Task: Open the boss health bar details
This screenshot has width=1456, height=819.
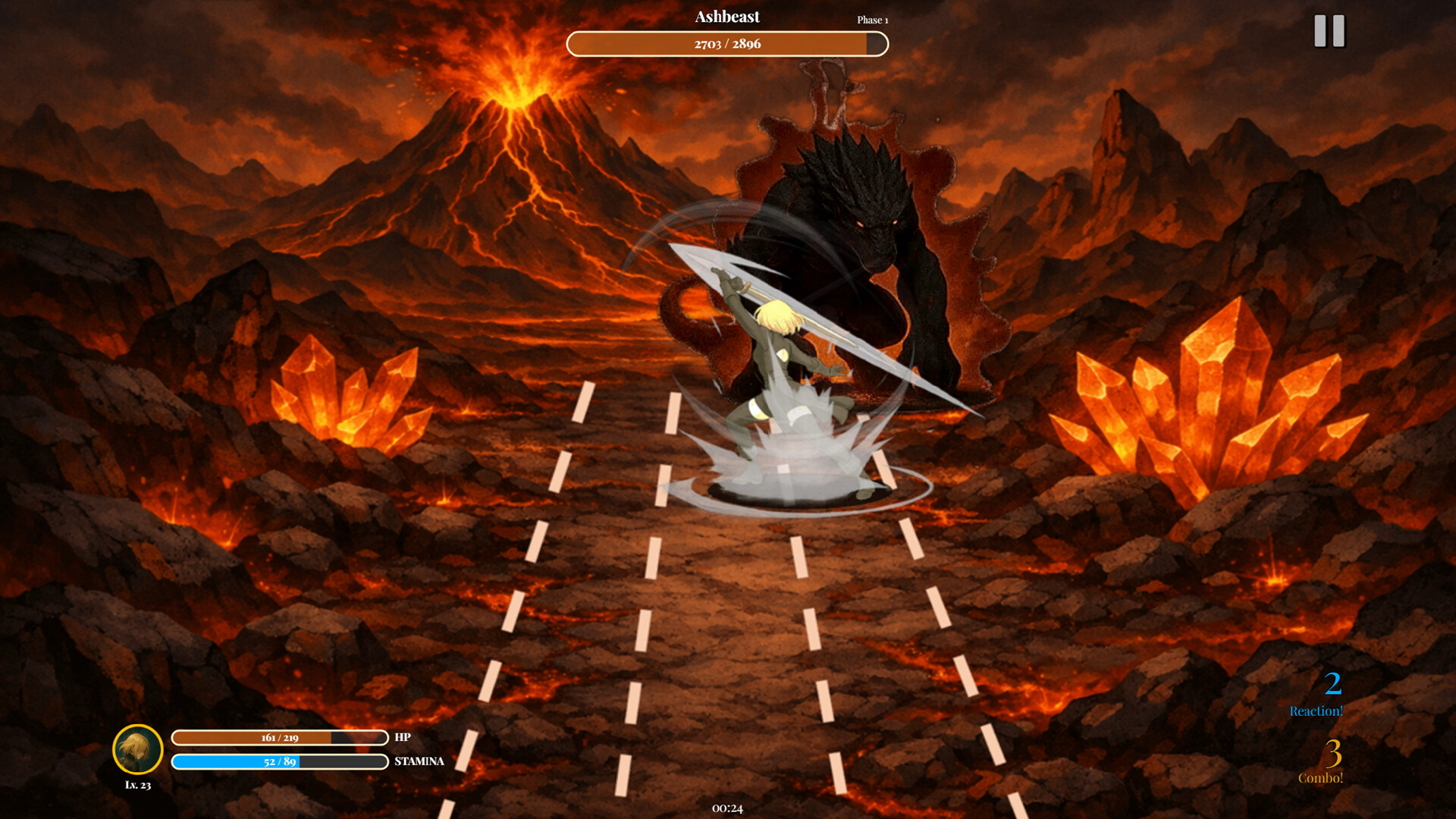Action: pos(726,44)
